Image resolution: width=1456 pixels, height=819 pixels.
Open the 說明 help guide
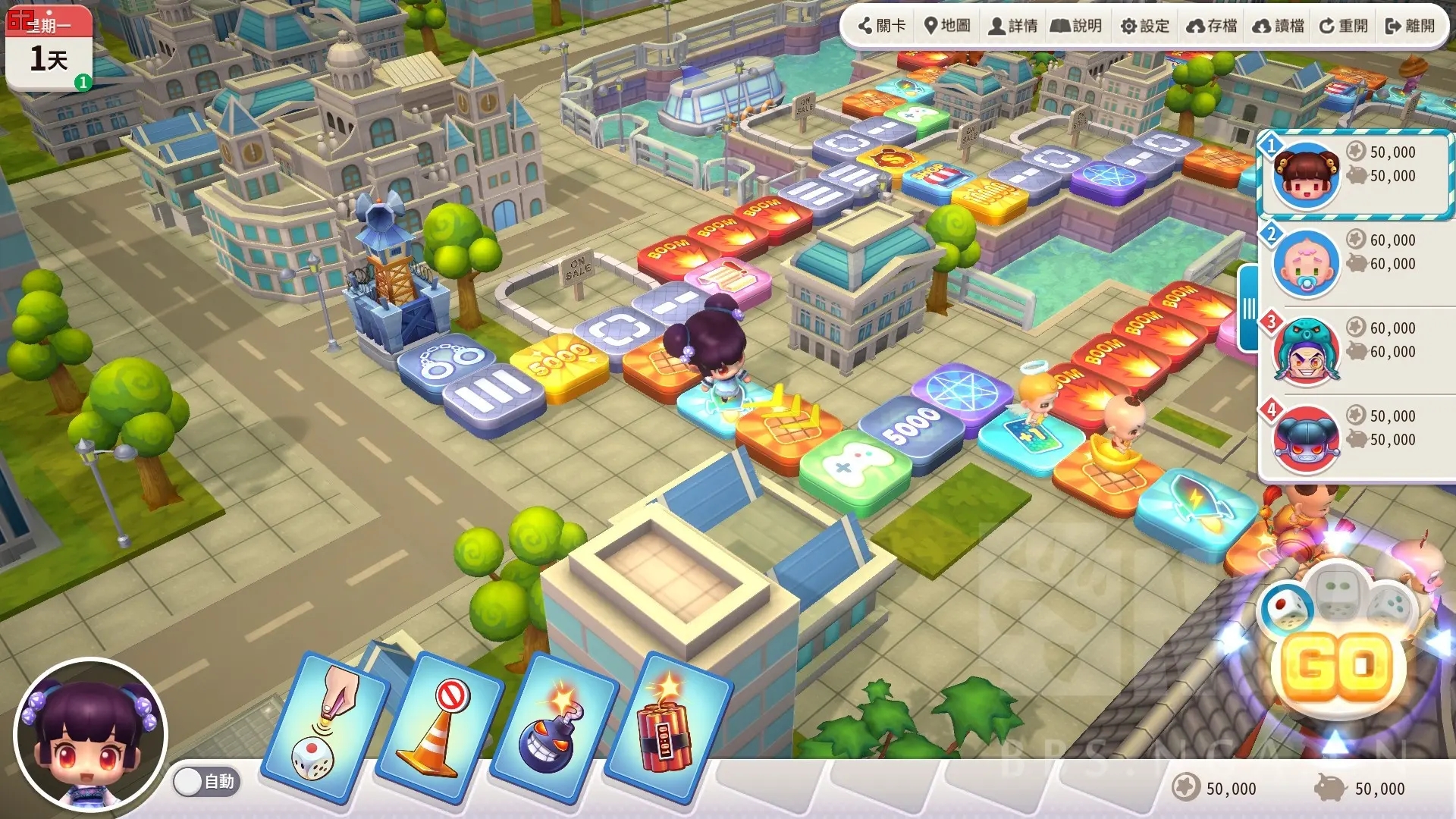click(x=1076, y=26)
